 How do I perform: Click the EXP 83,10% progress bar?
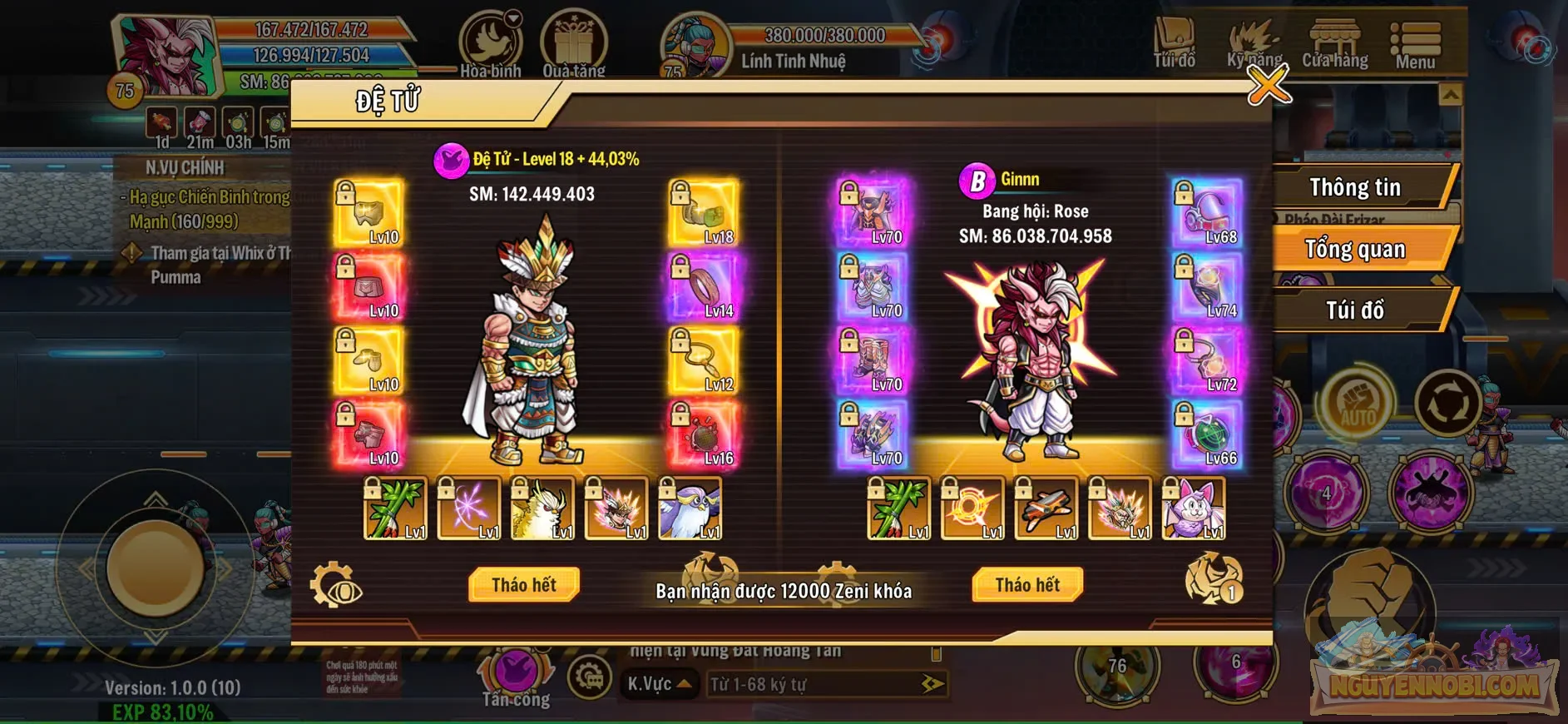click(x=163, y=713)
